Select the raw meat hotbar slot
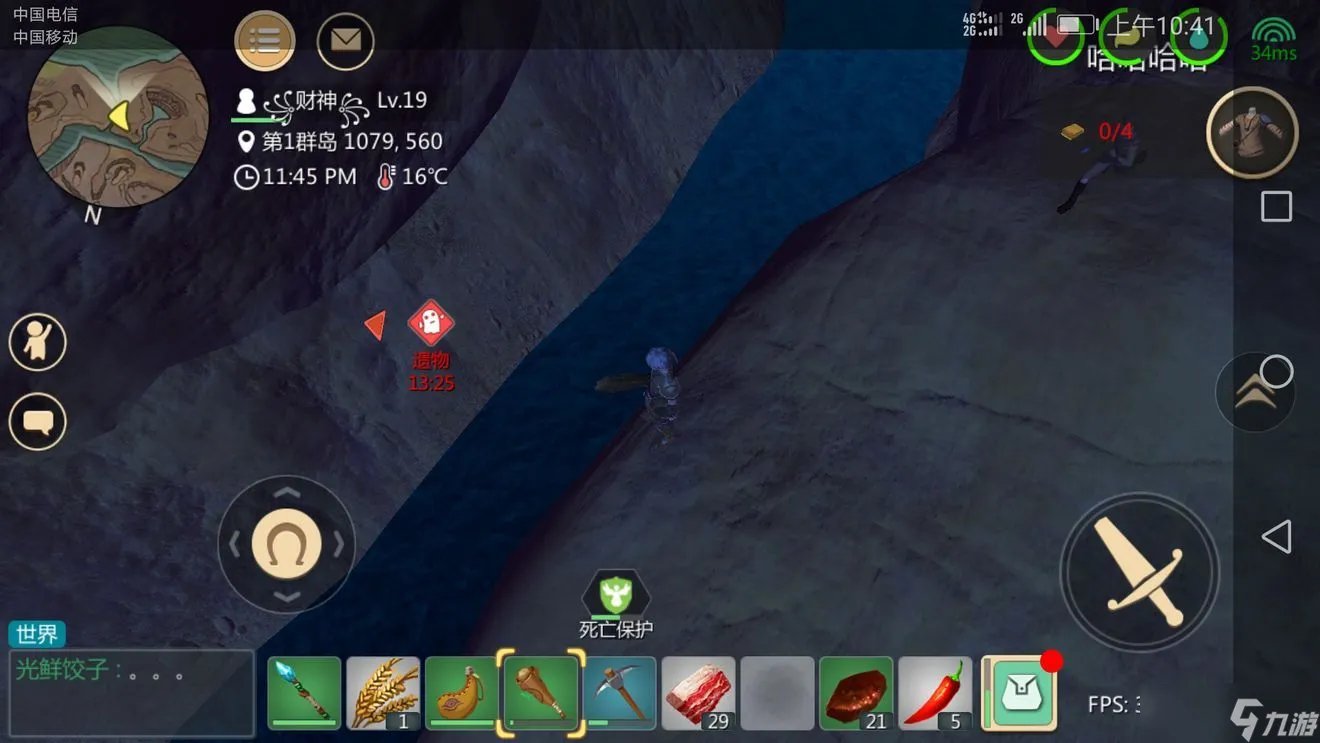Image resolution: width=1320 pixels, height=743 pixels. point(699,692)
